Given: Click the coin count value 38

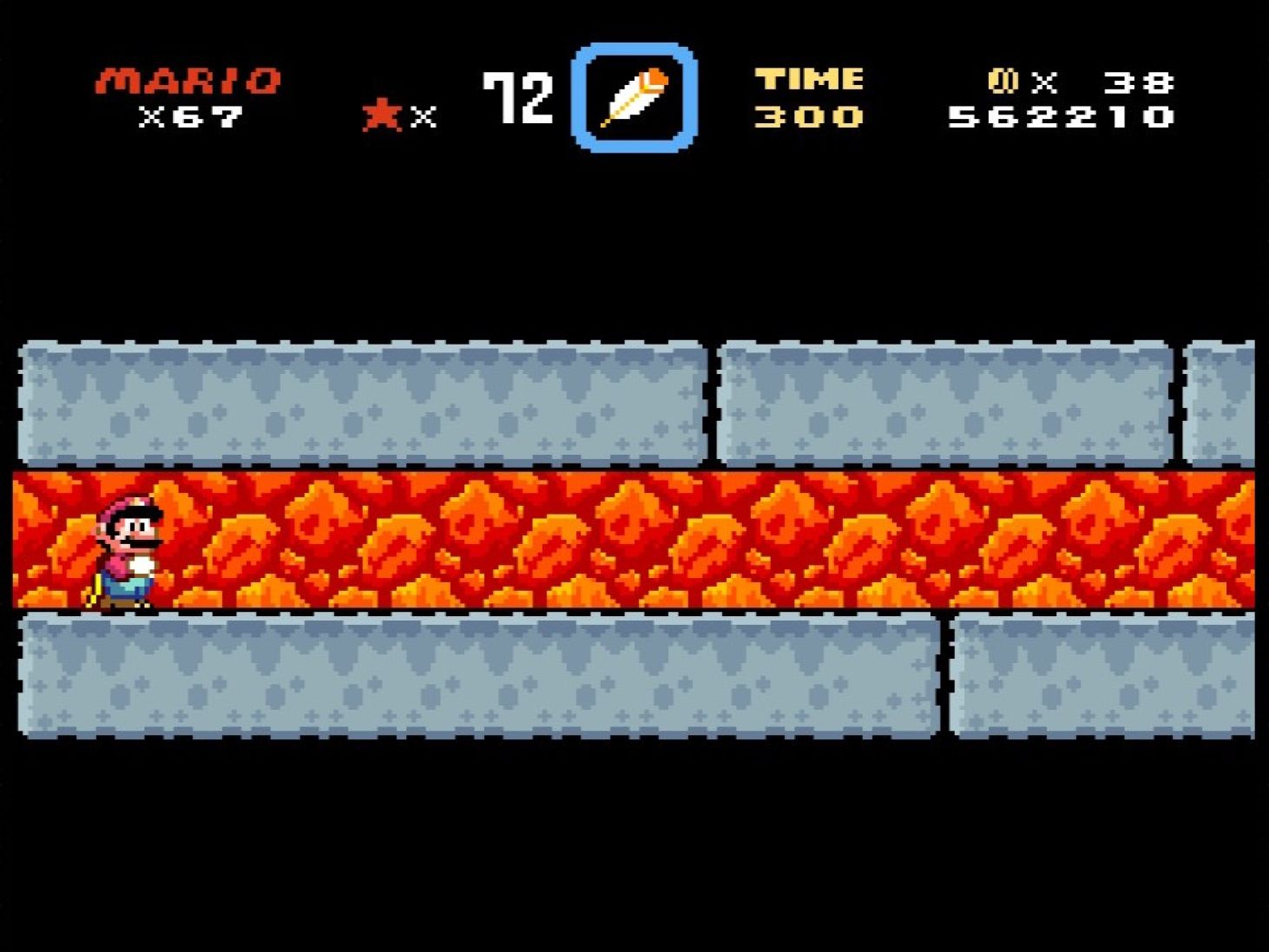Looking at the screenshot, I should [x=1137, y=82].
